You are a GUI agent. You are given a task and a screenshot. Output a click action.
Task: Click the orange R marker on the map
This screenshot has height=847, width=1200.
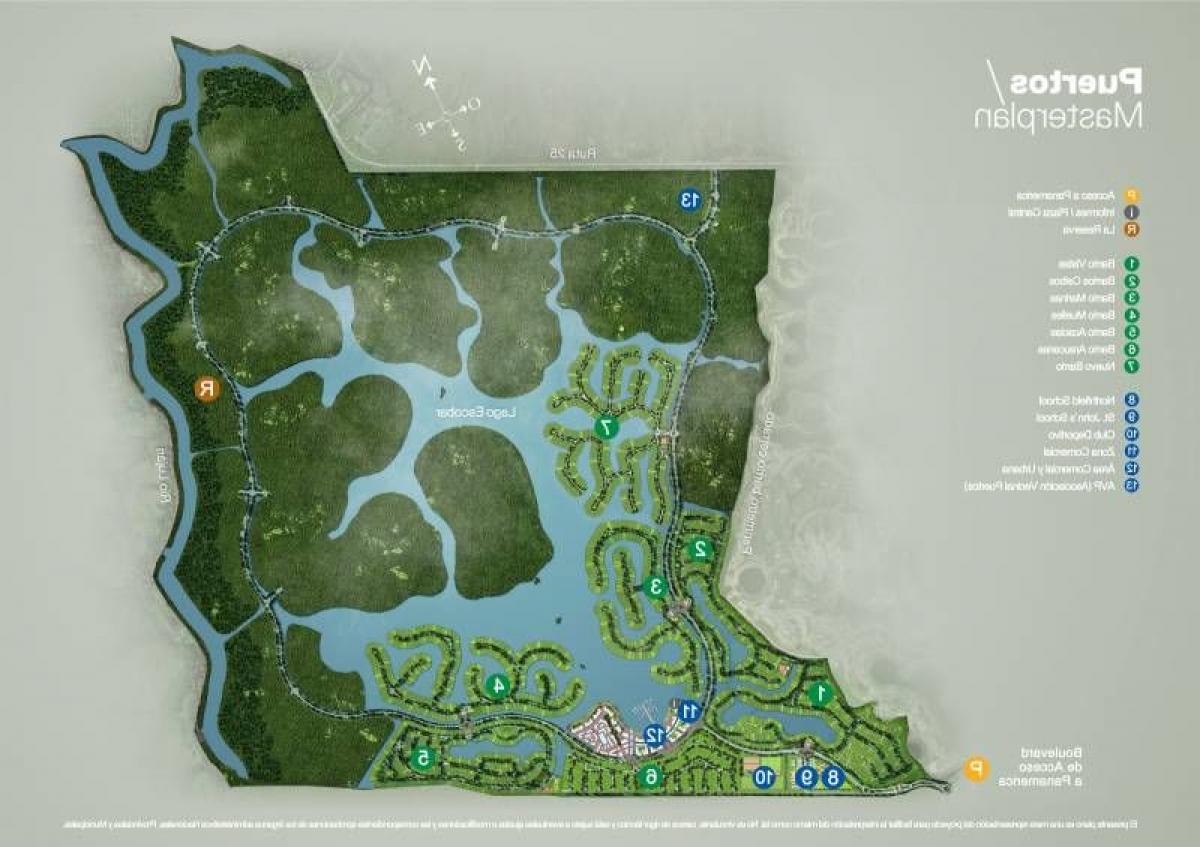click(207, 389)
